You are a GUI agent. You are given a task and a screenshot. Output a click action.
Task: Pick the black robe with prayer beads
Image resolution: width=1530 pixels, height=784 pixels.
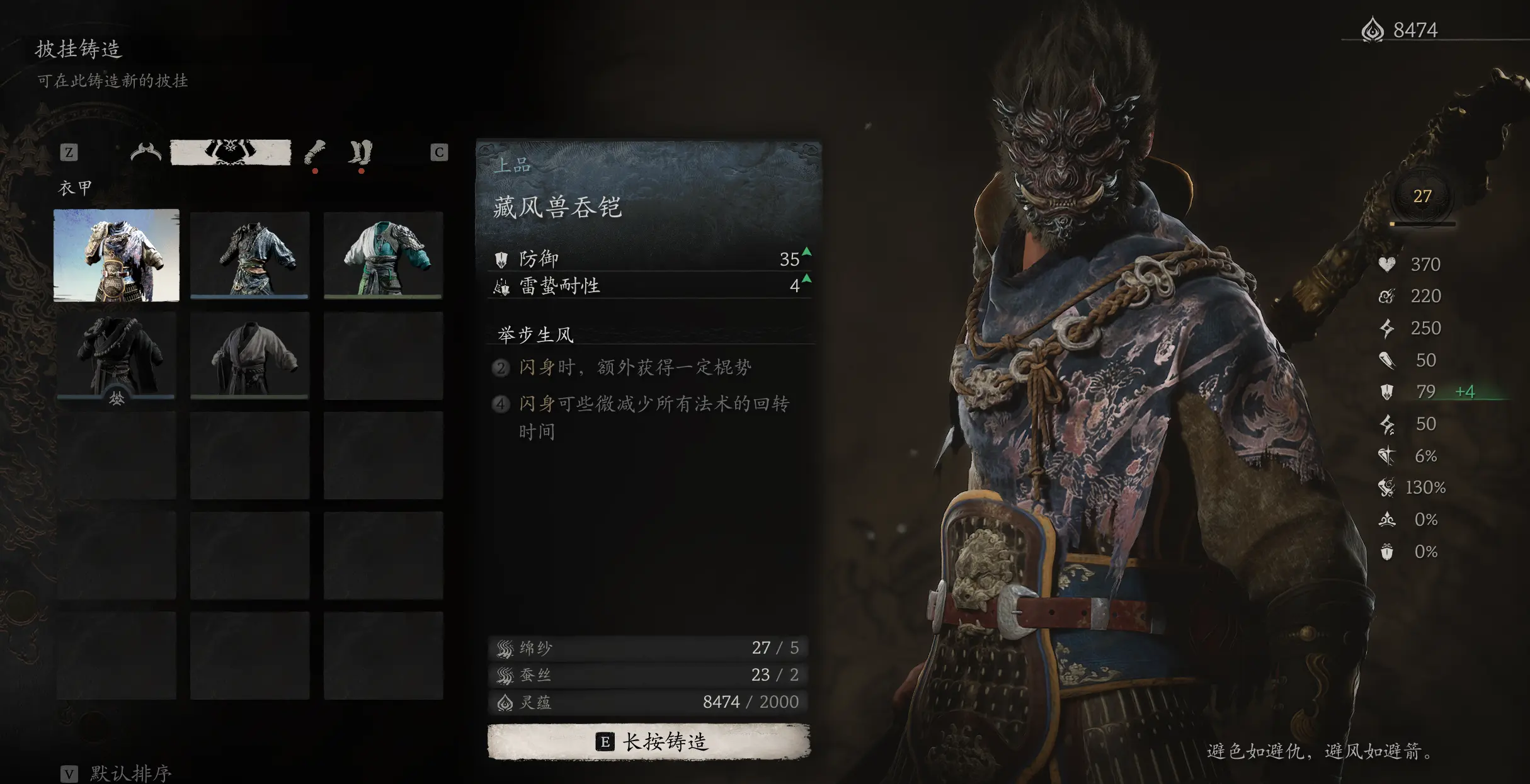pos(117,356)
